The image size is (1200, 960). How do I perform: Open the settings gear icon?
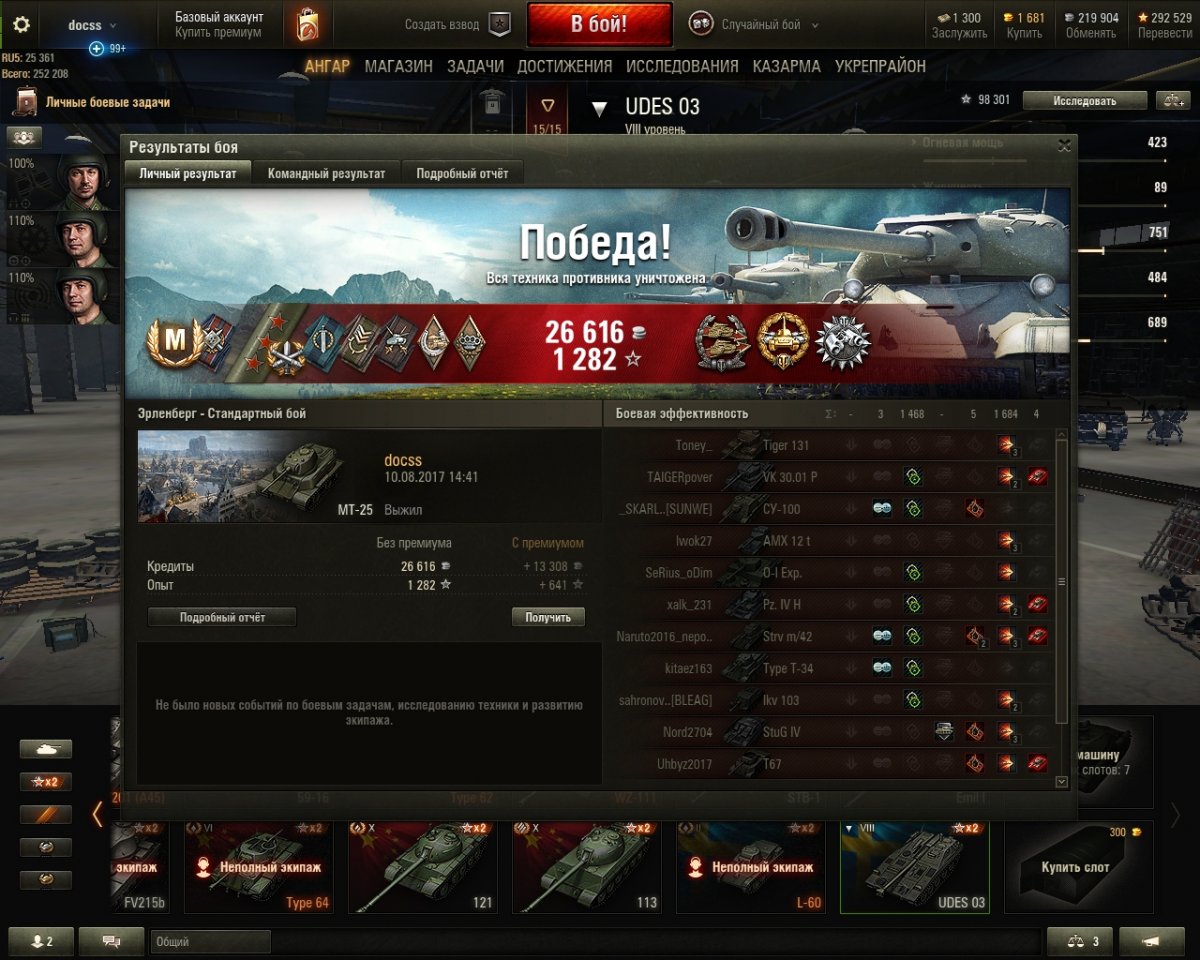(21, 25)
